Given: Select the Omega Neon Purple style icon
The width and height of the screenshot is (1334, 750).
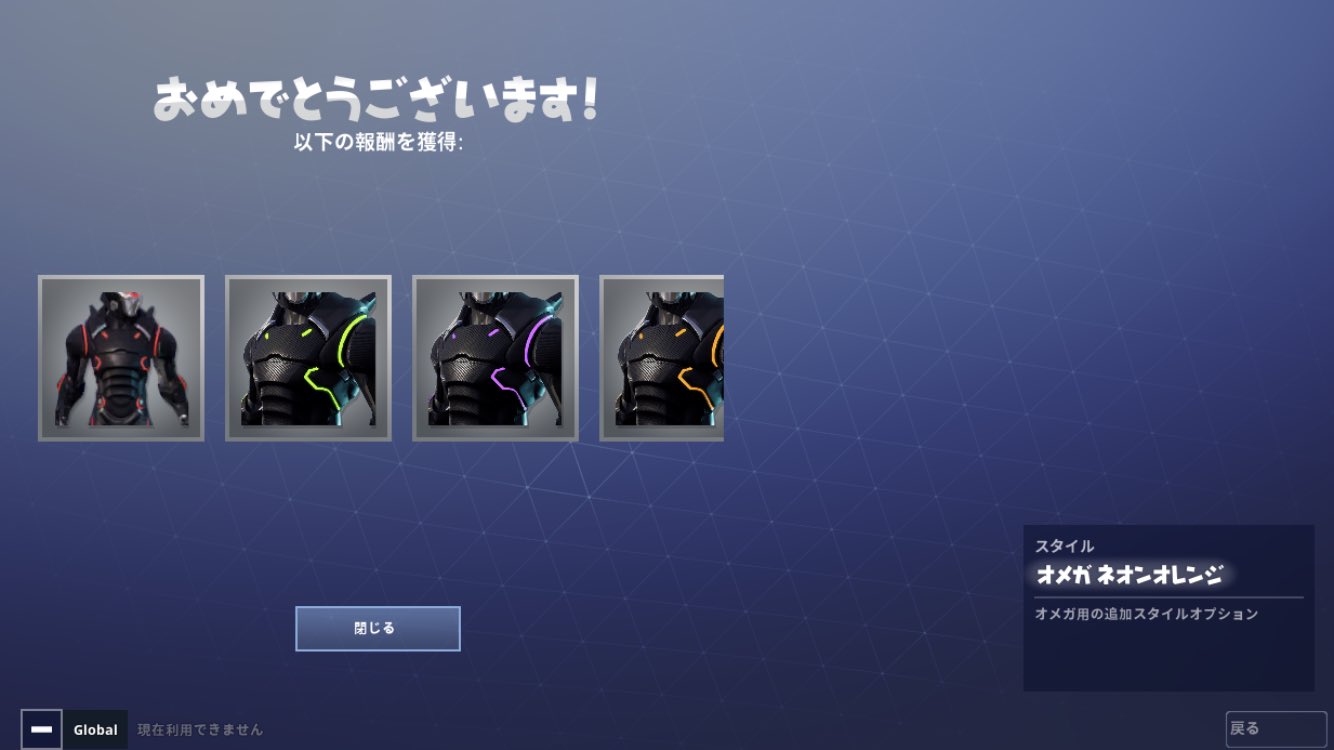Looking at the screenshot, I should coord(495,358).
